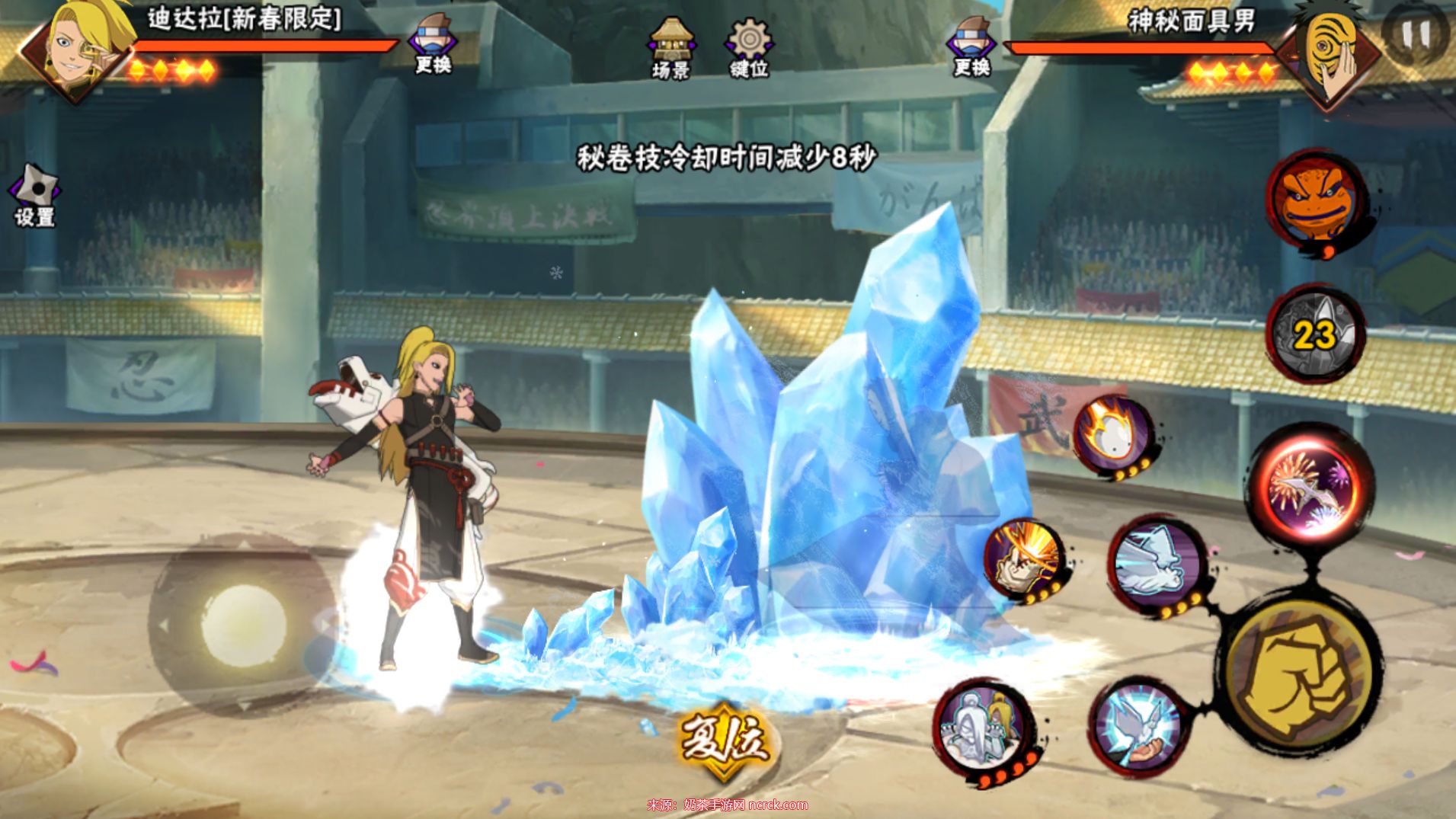Tap the masked man opponent portrait
The width and height of the screenshot is (1456, 819).
1331,53
